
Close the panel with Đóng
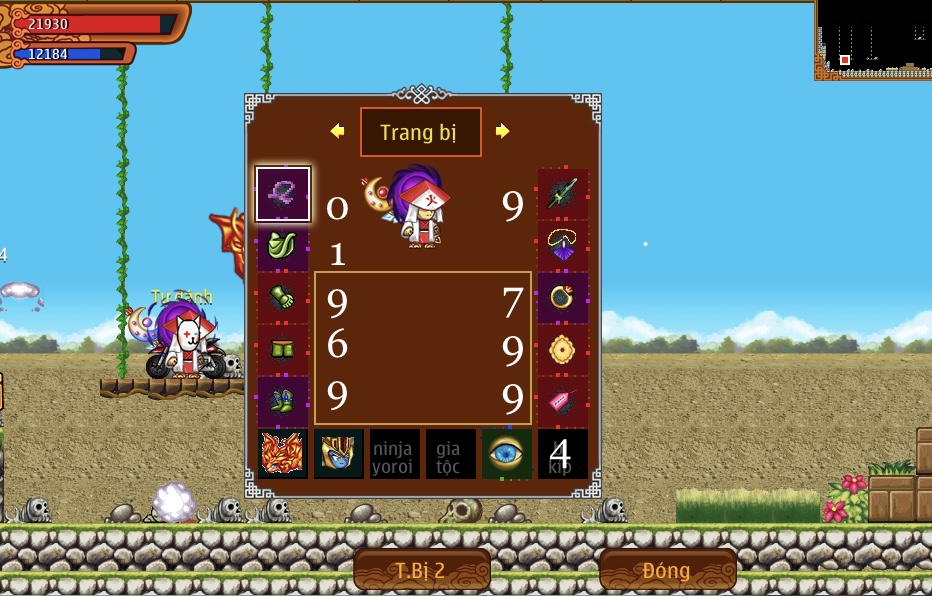pyautogui.click(x=667, y=570)
